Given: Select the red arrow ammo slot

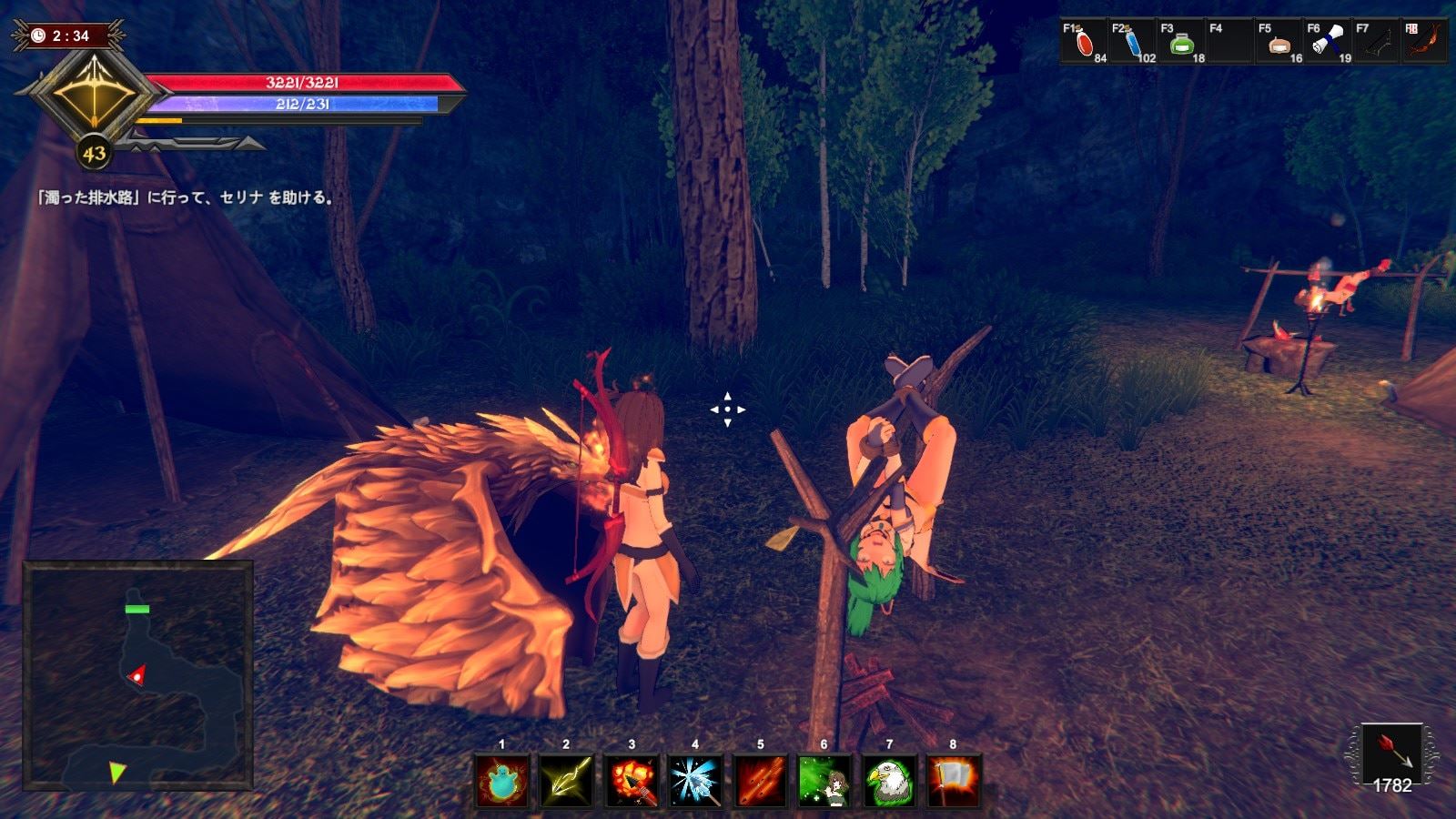Looking at the screenshot, I should (1391, 753).
